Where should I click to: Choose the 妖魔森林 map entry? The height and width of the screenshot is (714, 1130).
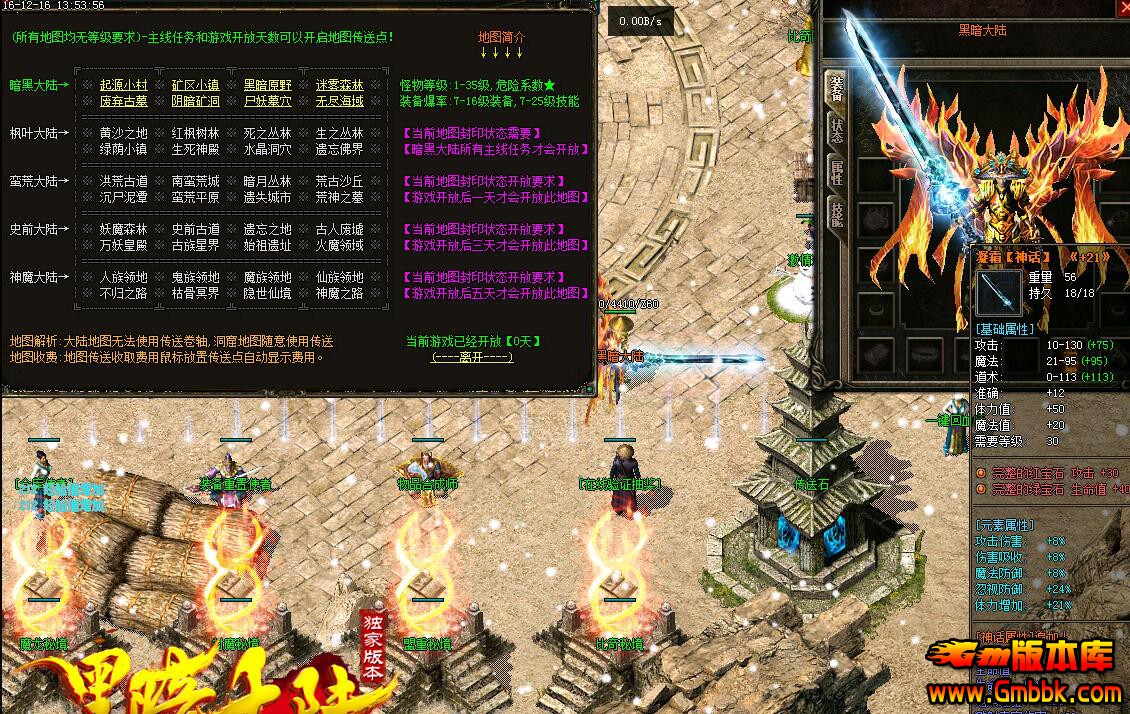[123, 229]
